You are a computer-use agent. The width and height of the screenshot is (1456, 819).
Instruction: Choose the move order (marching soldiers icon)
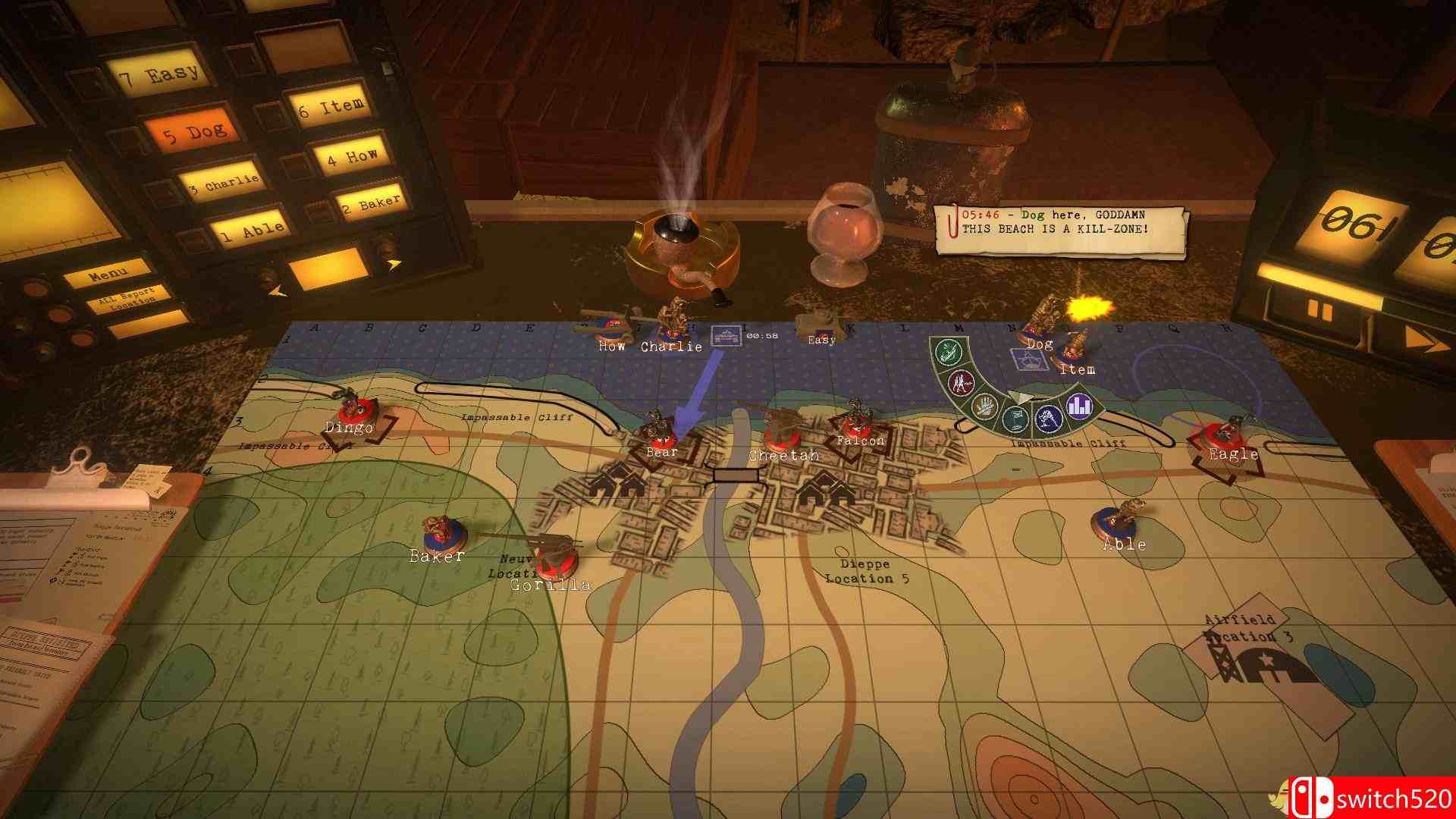[962, 382]
